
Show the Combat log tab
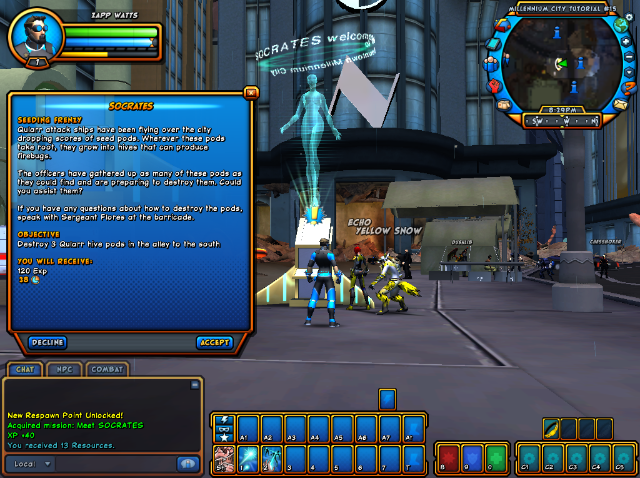click(x=107, y=370)
